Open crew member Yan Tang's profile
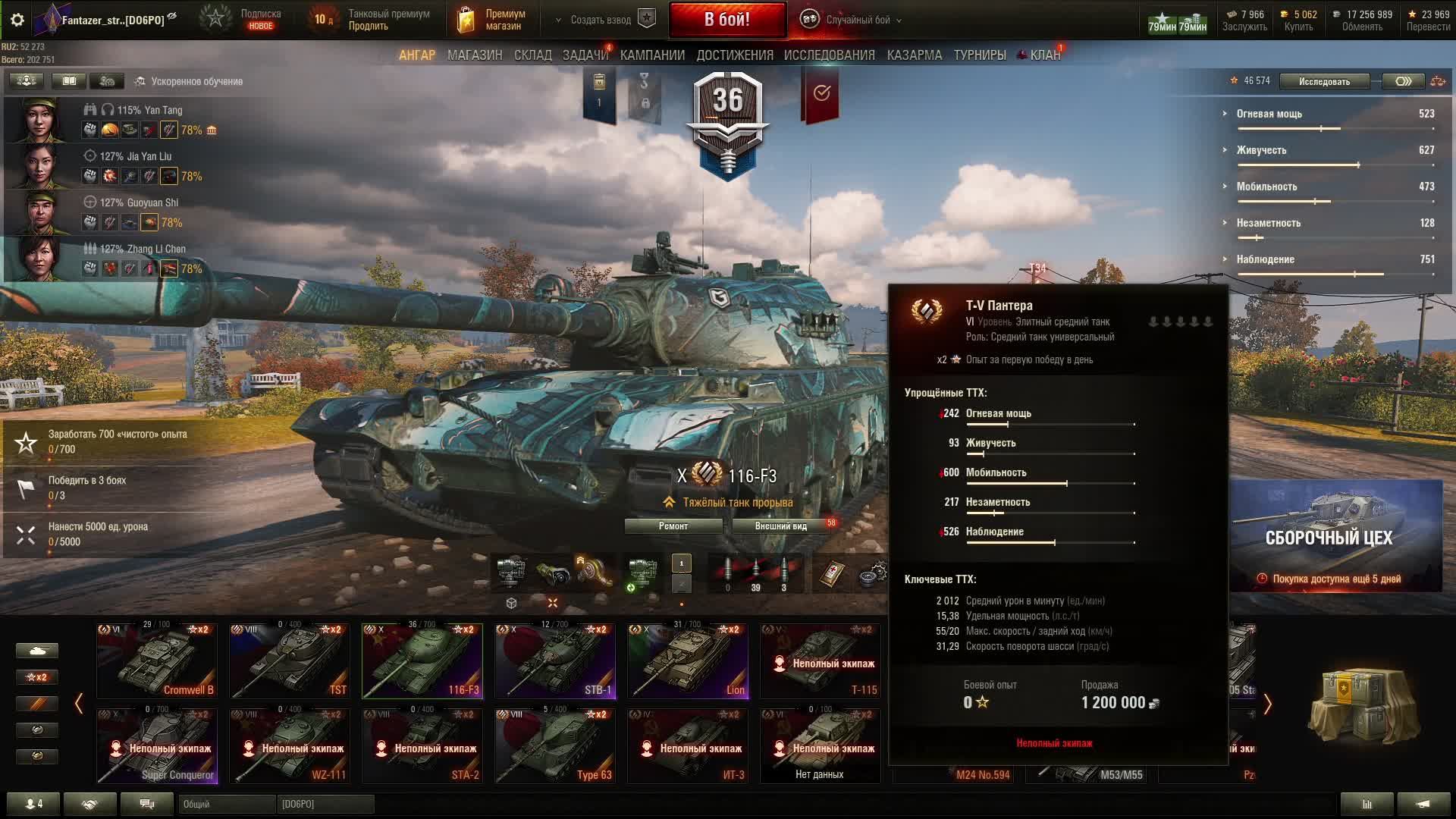 [x=38, y=119]
